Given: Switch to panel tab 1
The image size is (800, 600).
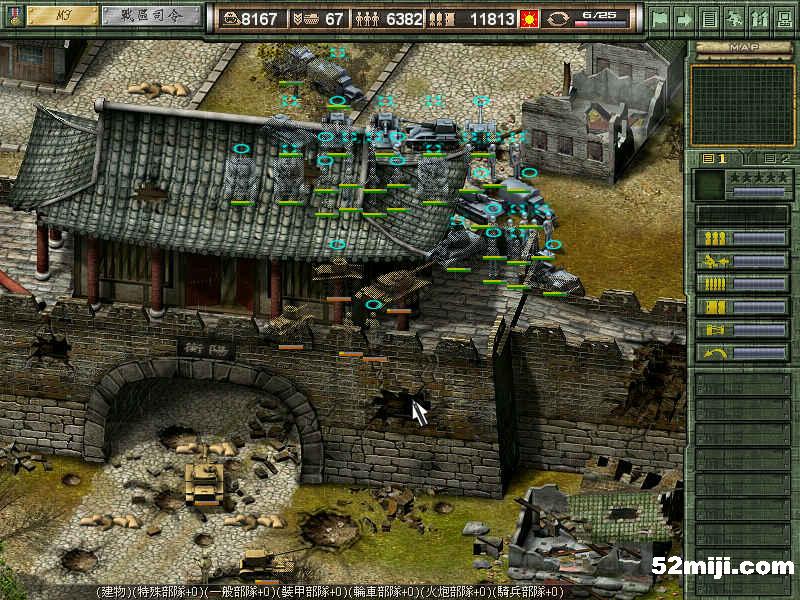Looking at the screenshot, I should 716,158.
